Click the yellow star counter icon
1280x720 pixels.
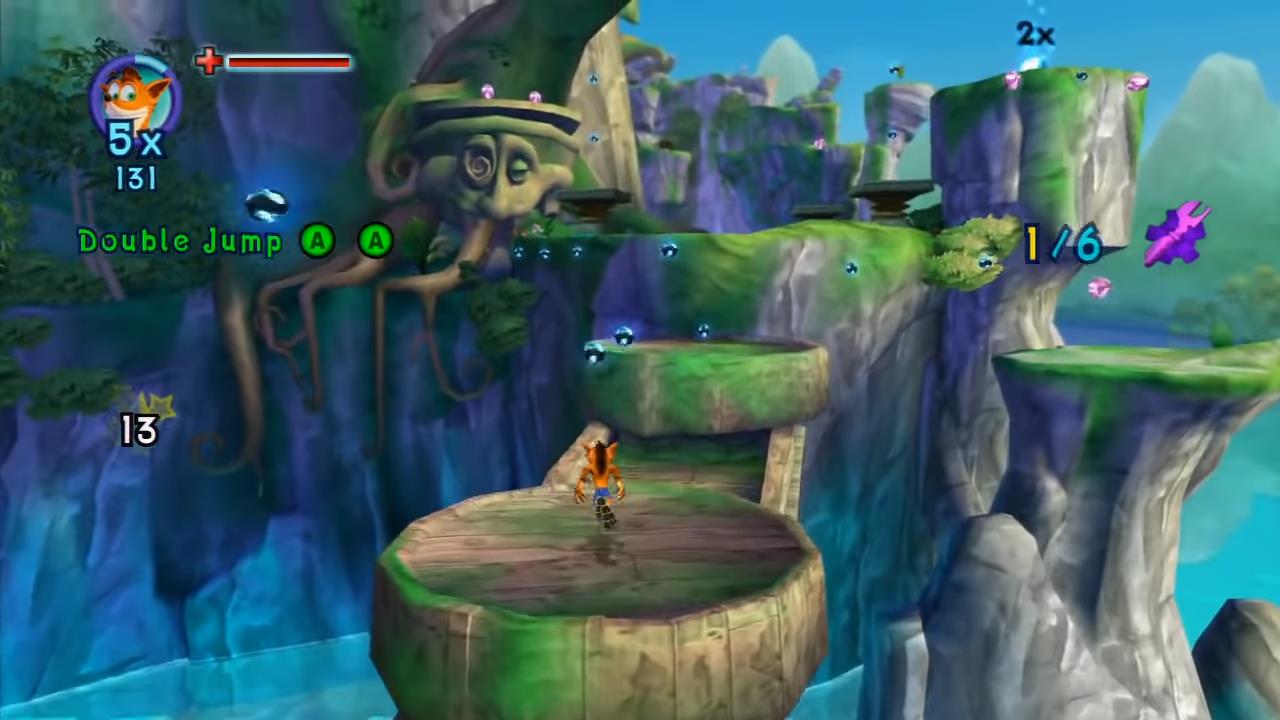click(x=159, y=406)
